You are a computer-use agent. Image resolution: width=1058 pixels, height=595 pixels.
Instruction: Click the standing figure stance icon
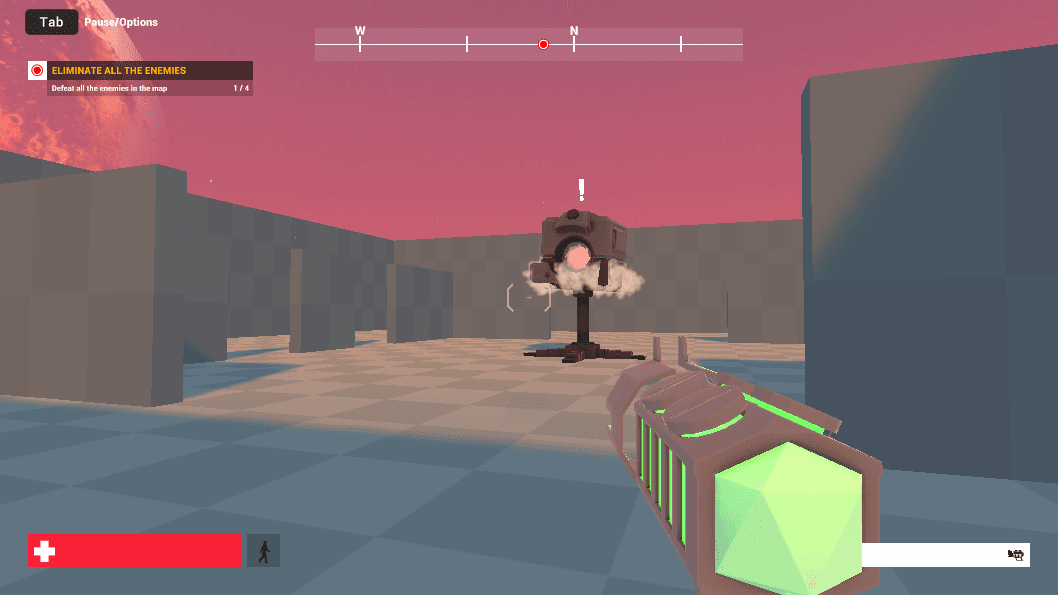[263, 551]
